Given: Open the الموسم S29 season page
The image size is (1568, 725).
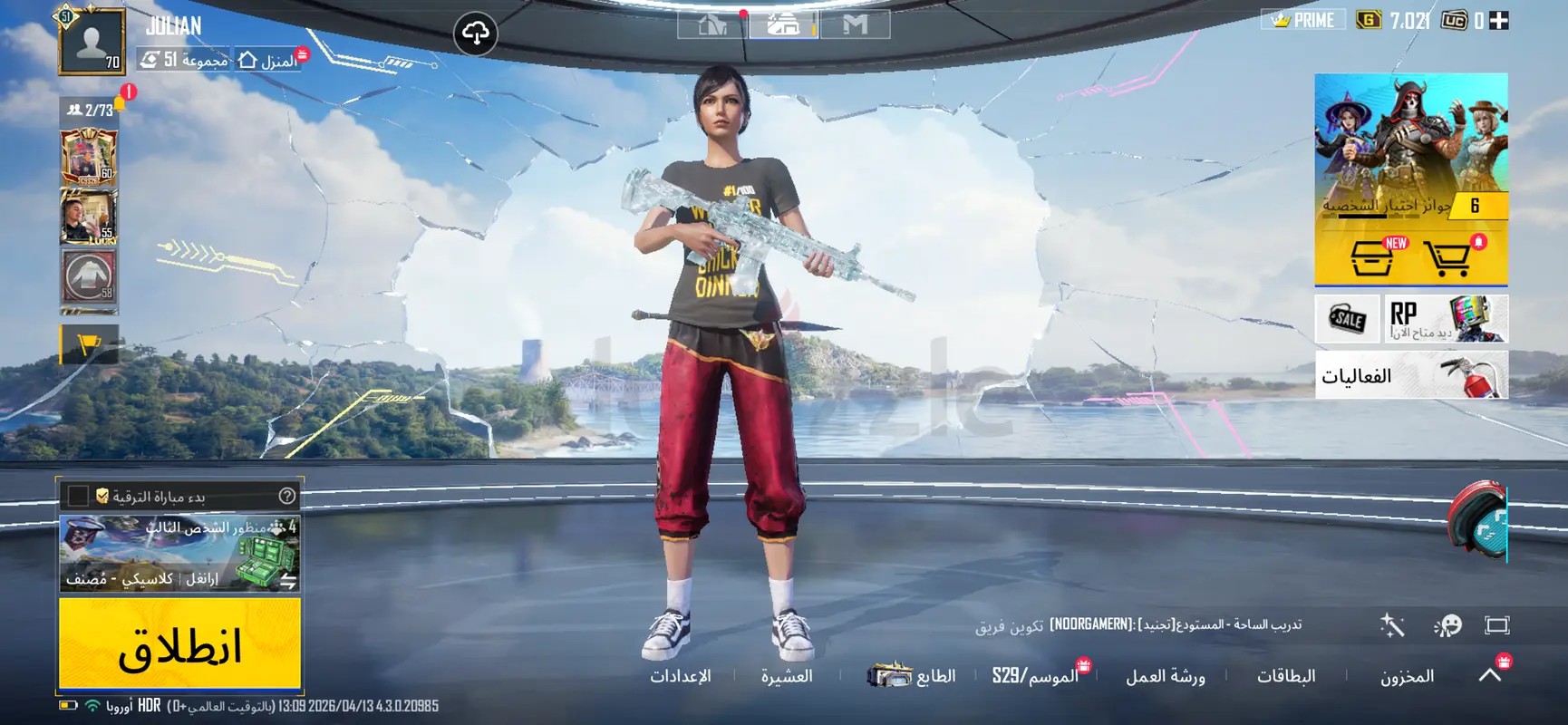Looking at the screenshot, I should pos(1035,676).
